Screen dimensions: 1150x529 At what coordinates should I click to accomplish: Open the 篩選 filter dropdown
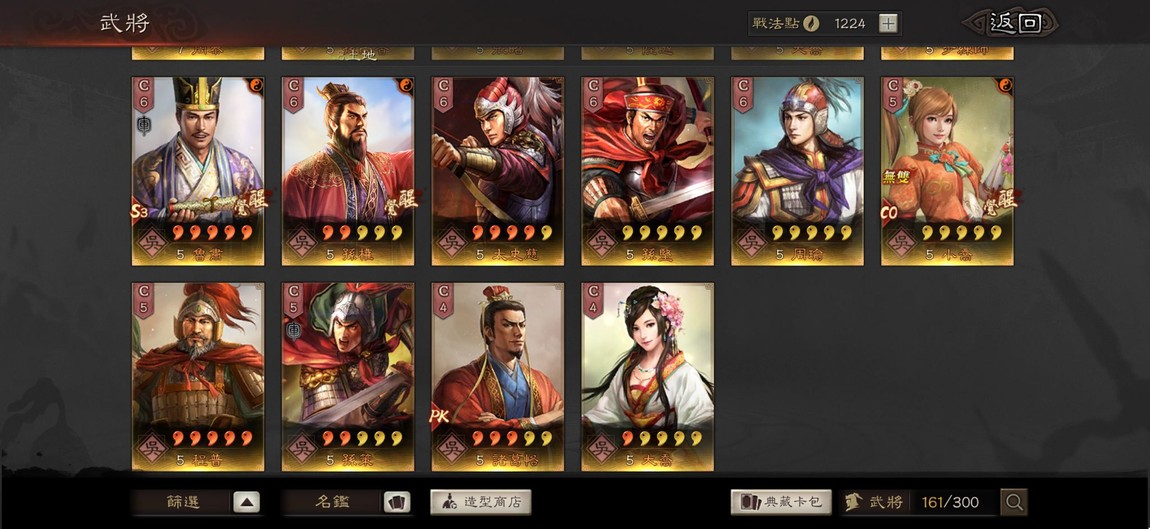[x=197, y=502]
